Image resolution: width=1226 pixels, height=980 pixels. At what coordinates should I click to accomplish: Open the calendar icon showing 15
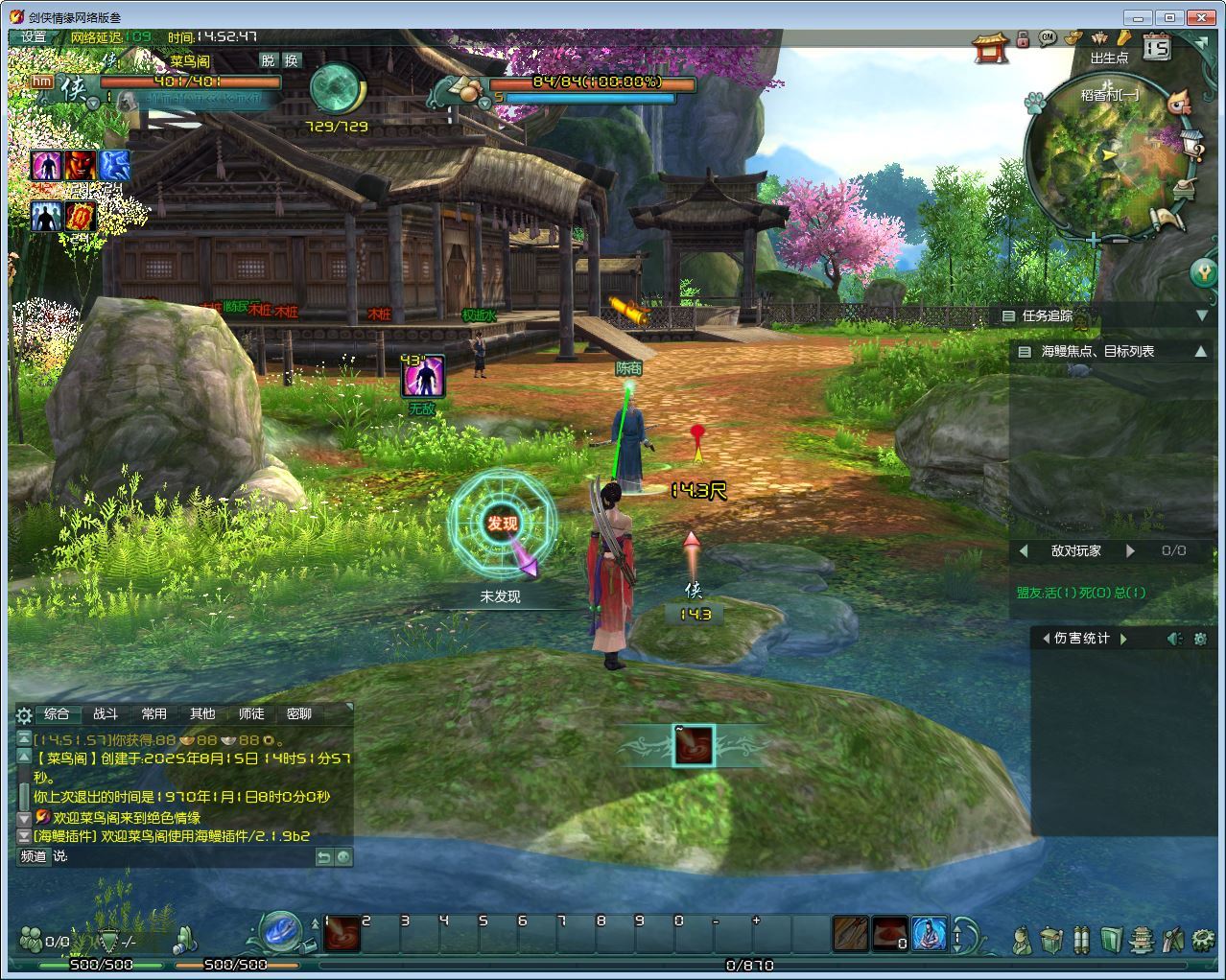point(1157,46)
